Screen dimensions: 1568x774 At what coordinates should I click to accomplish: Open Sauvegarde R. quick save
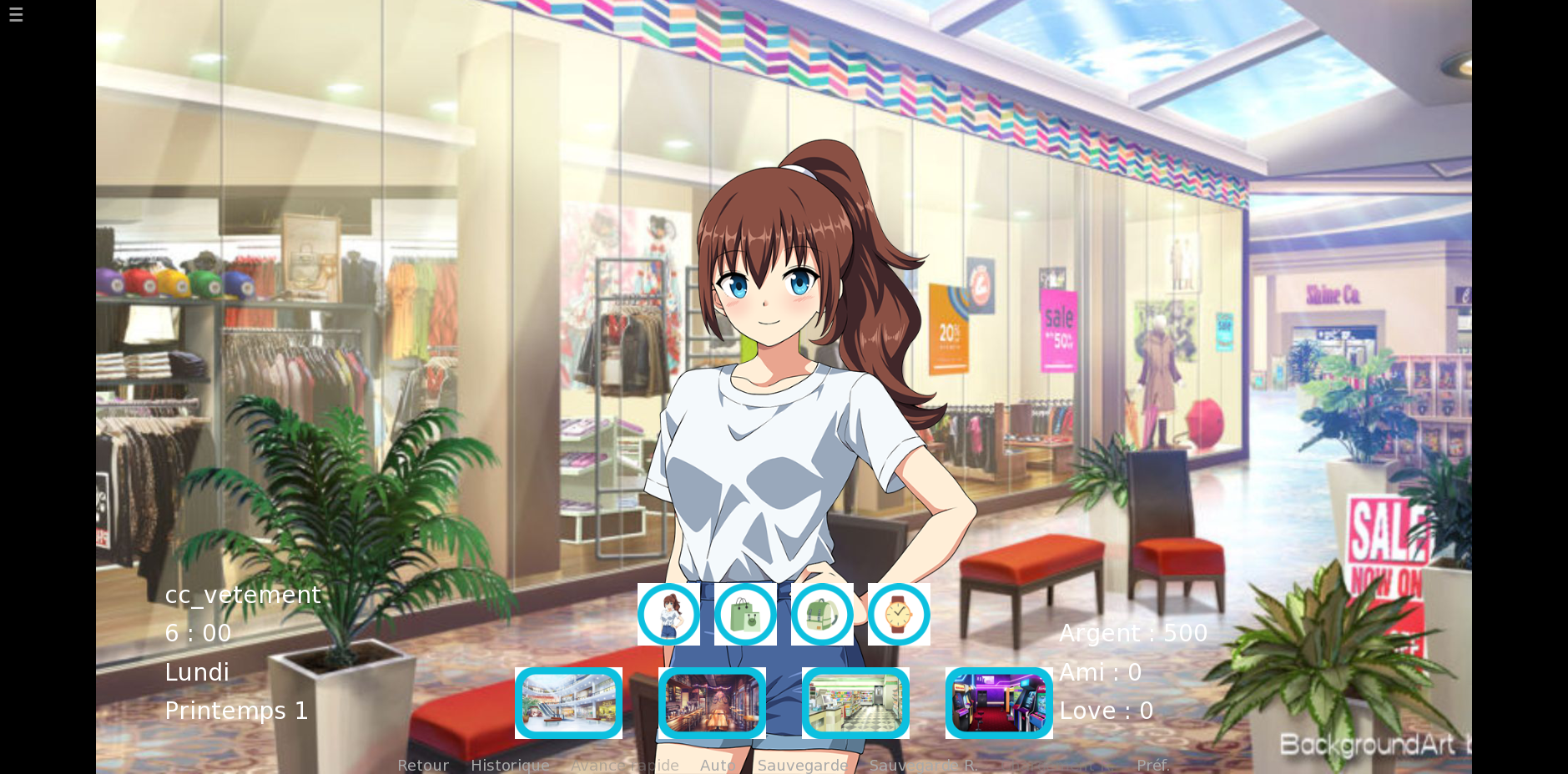(923, 765)
